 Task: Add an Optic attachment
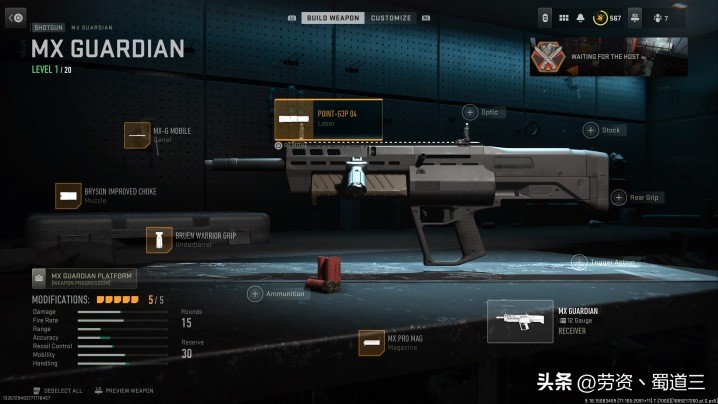click(x=469, y=112)
